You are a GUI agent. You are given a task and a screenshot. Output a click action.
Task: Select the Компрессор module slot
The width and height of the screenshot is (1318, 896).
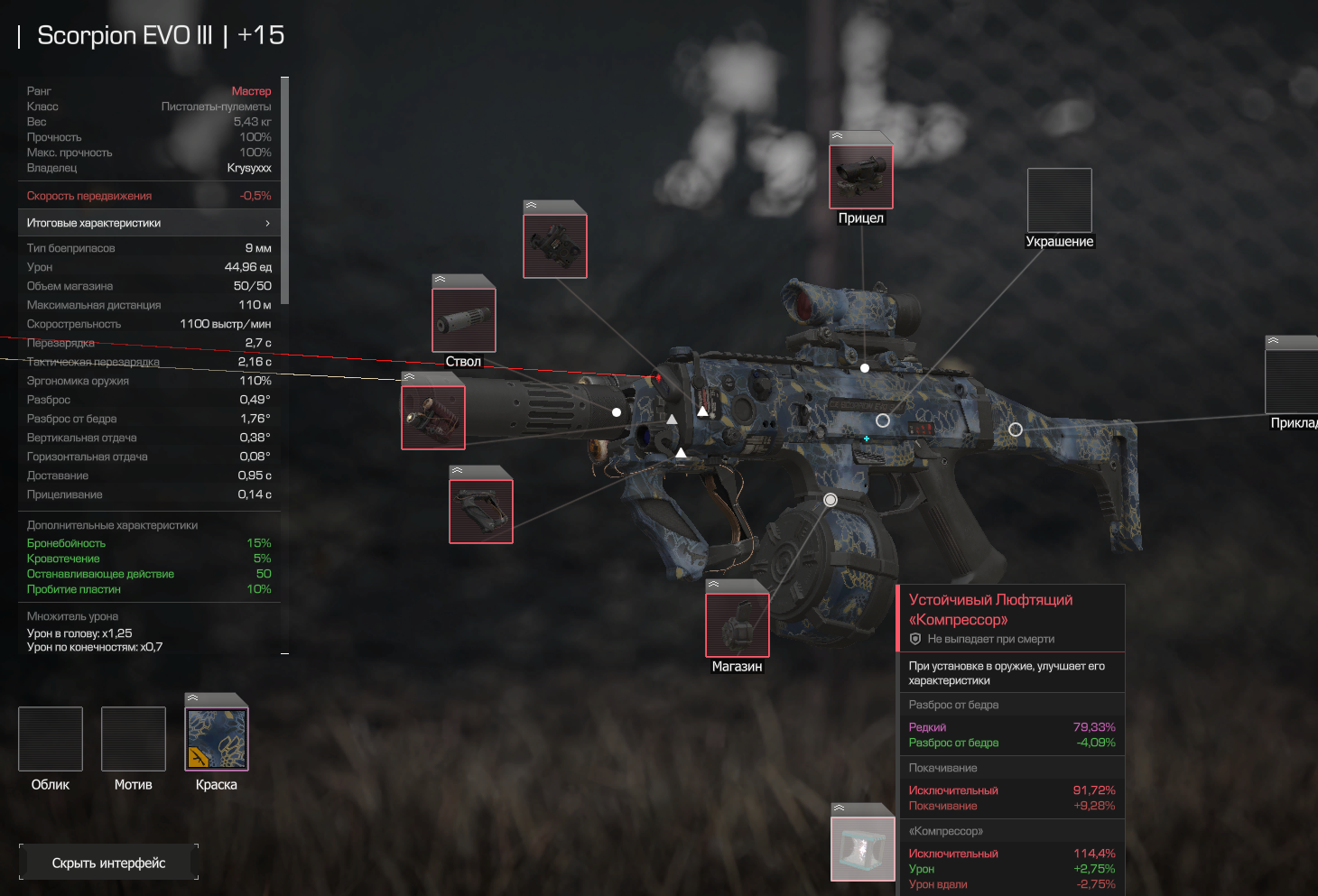863,848
